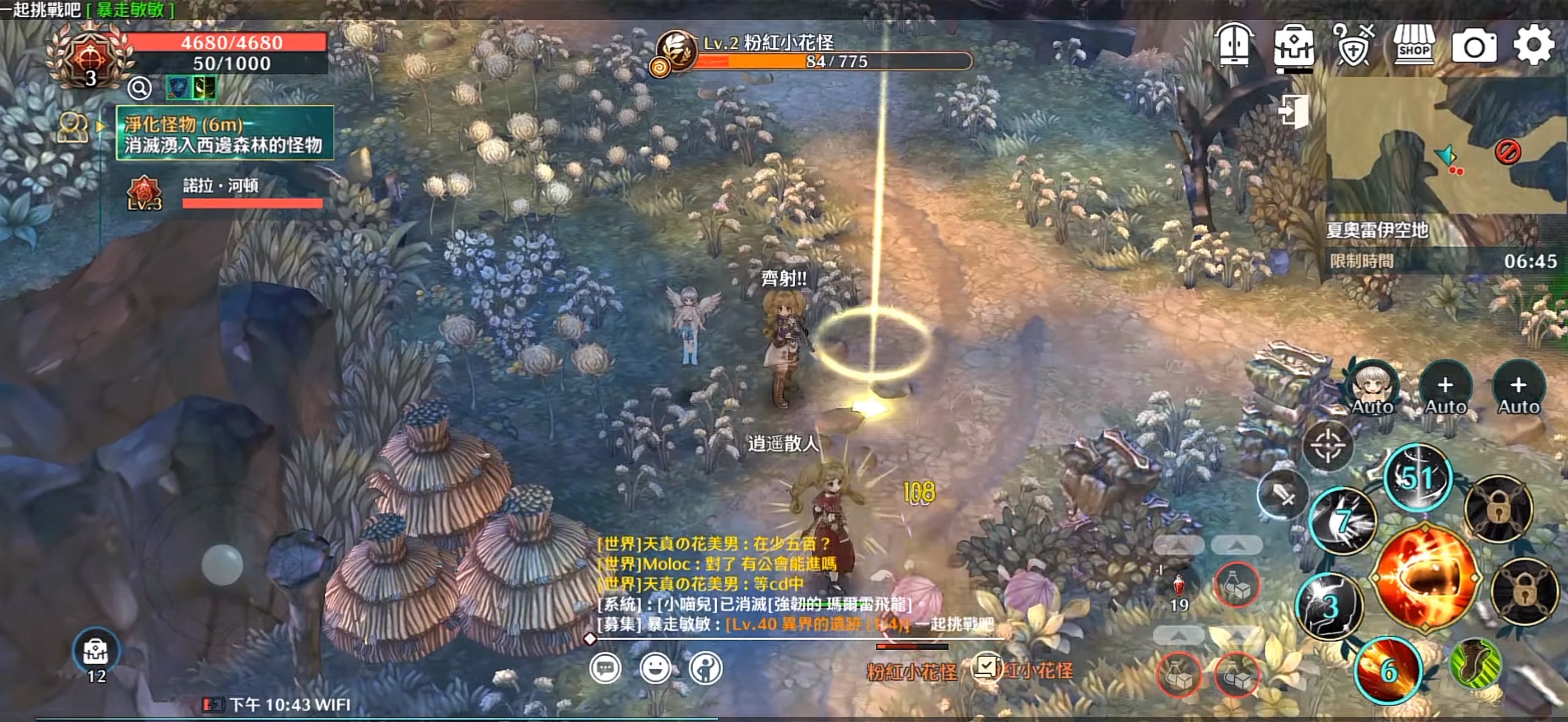Leave the dungeon via the exit door icon
The image size is (1568, 722).
click(1294, 111)
